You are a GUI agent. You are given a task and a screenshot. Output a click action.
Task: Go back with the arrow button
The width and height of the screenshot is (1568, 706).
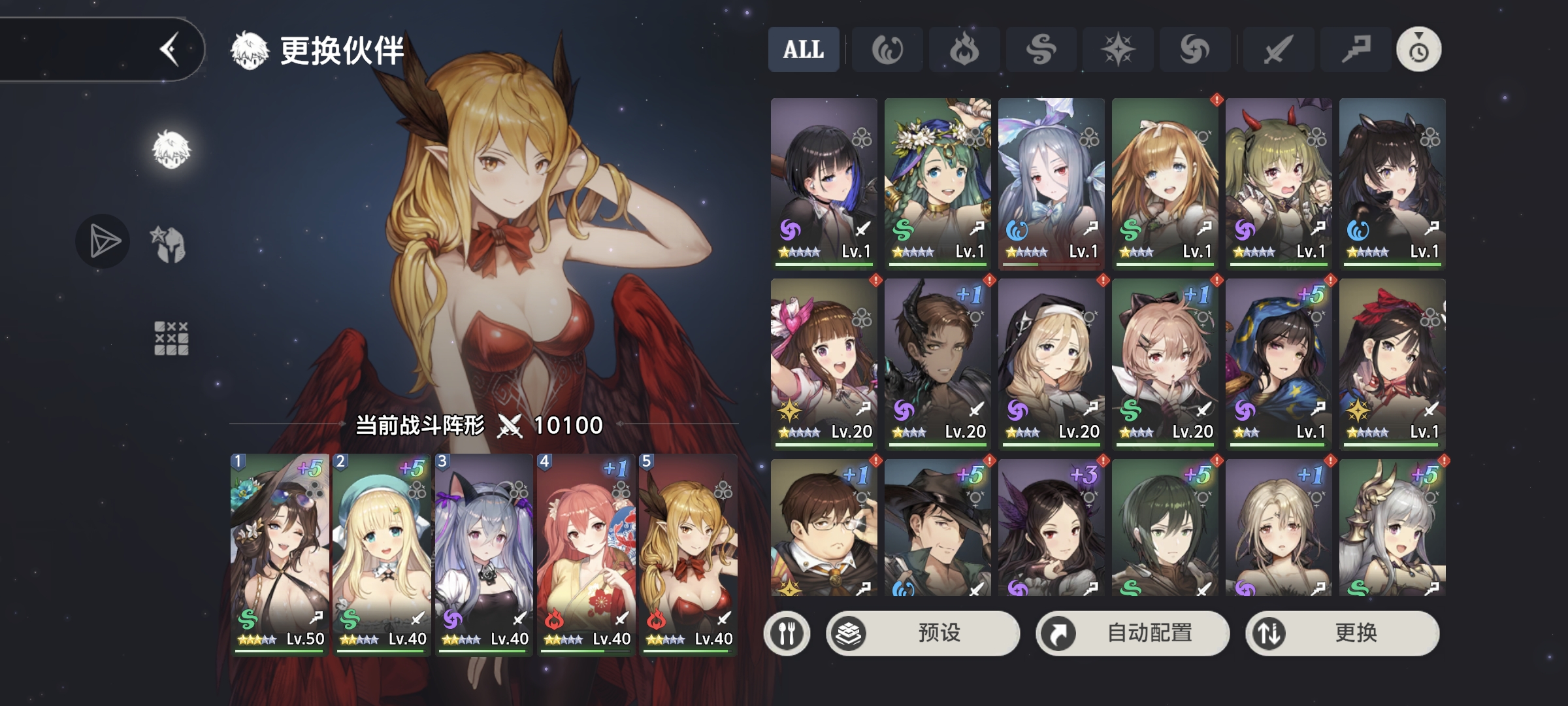(170, 50)
